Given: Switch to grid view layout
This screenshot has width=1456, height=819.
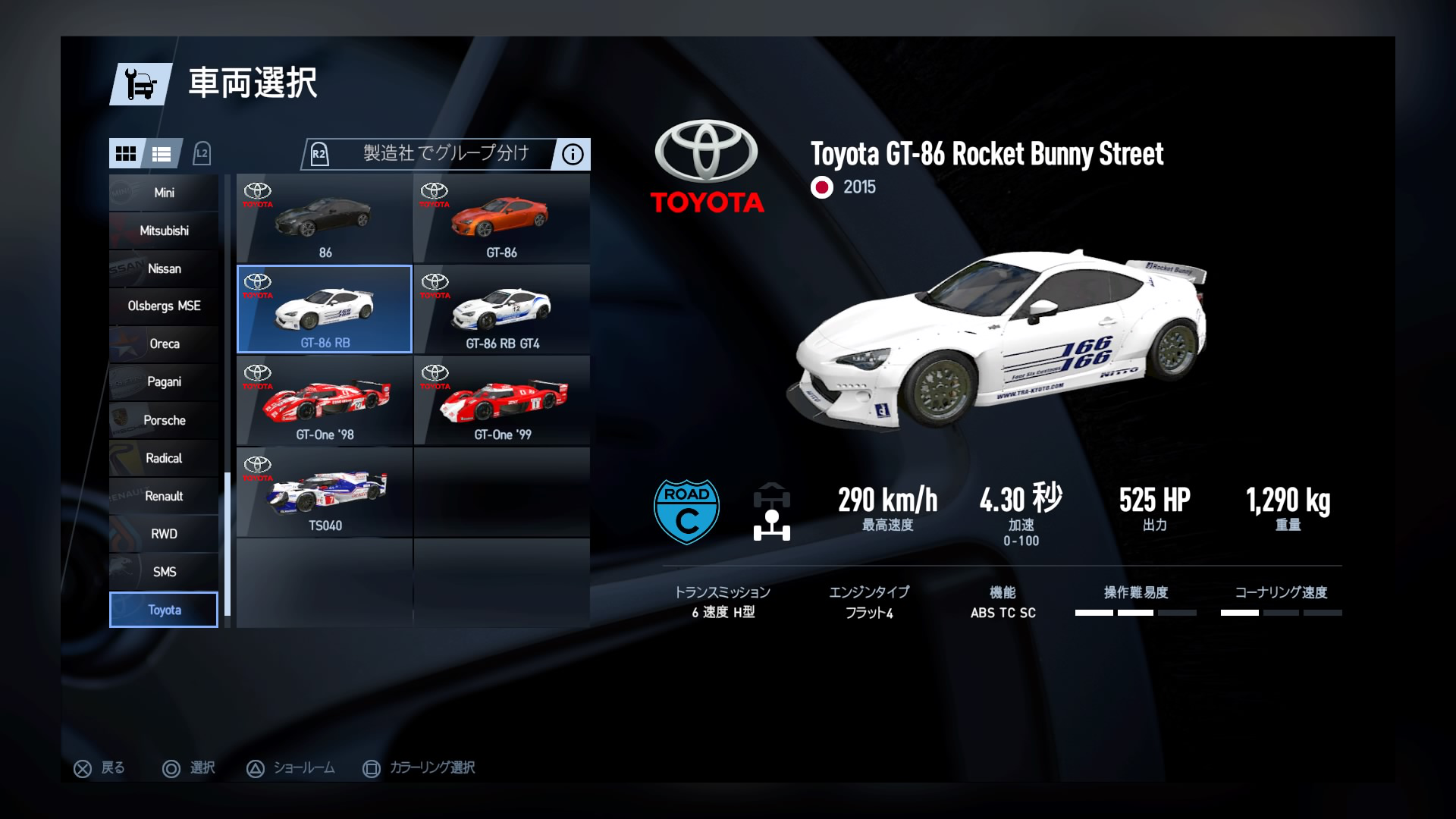Looking at the screenshot, I should pos(127,154).
